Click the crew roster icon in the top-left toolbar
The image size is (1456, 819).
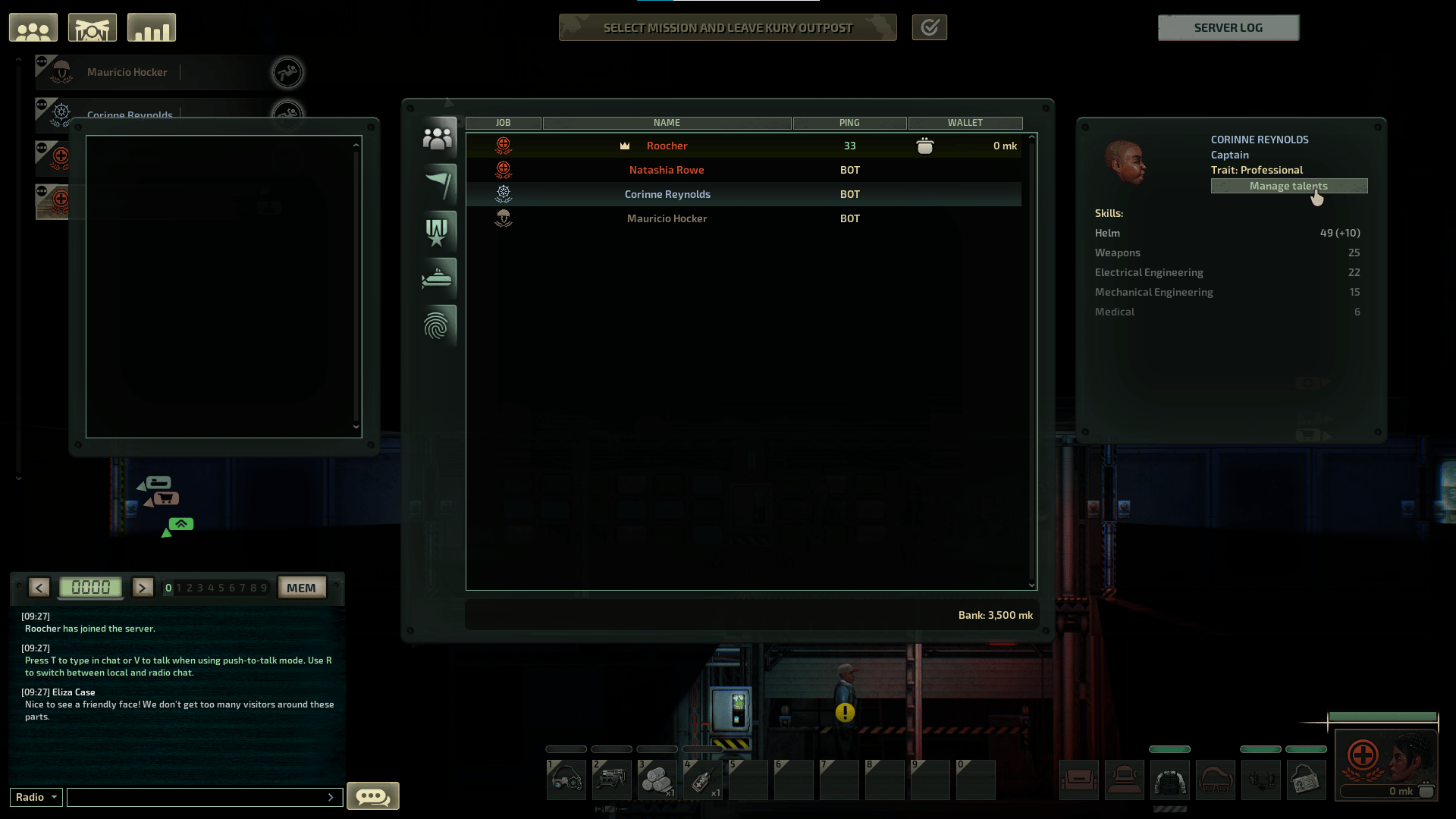[33, 27]
